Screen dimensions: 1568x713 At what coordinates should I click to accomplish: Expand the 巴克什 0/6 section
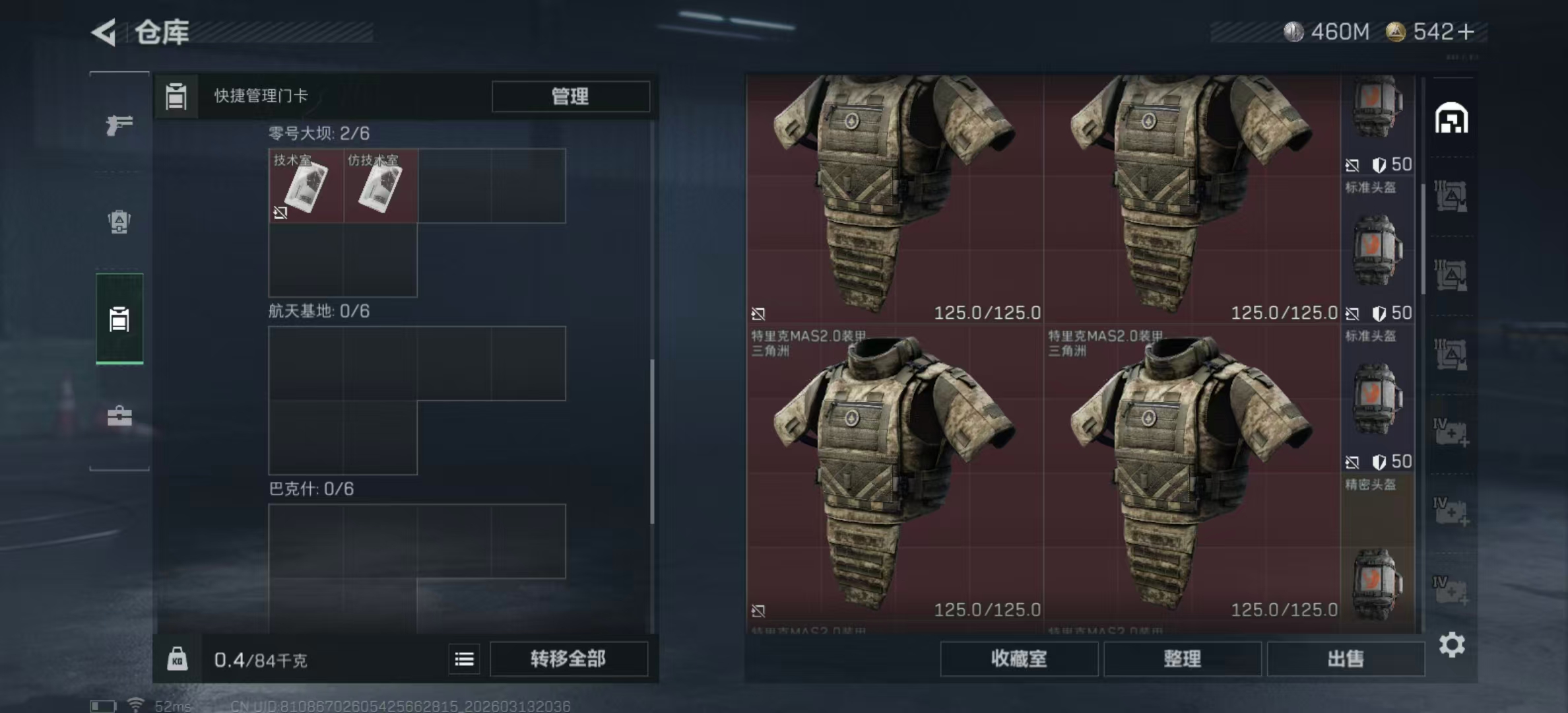pyautogui.click(x=310, y=489)
